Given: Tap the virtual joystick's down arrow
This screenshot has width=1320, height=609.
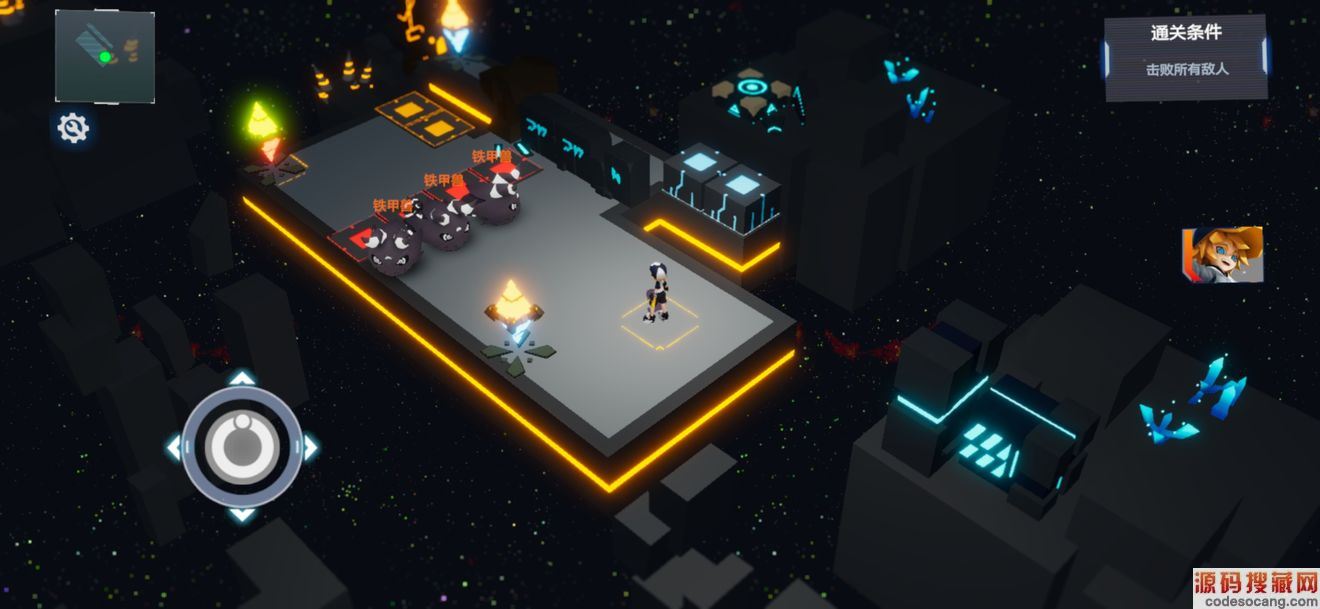Looking at the screenshot, I should point(241,514).
